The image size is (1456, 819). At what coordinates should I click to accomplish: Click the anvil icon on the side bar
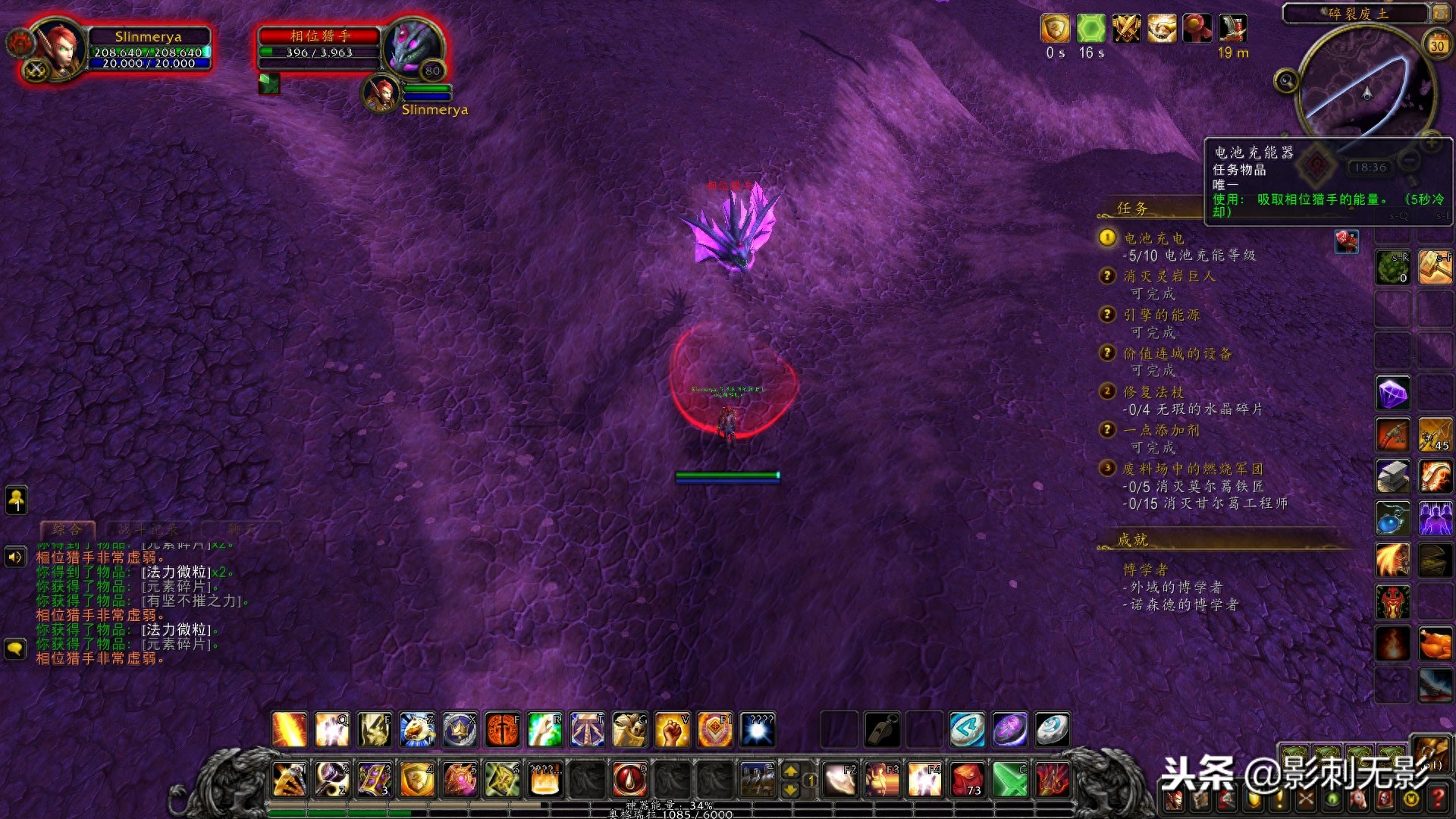(1392, 477)
